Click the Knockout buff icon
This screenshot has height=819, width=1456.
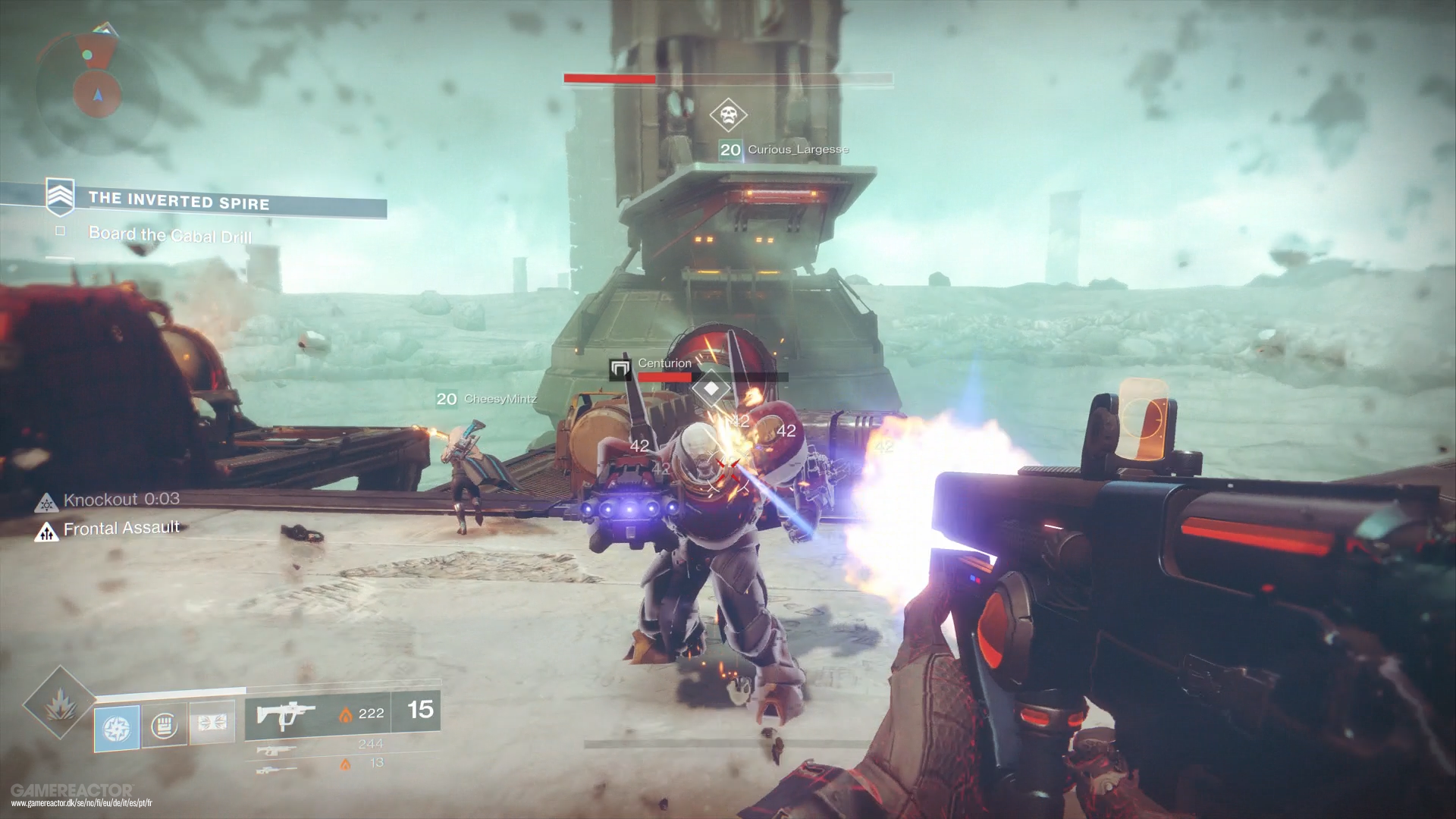coord(48,501)
